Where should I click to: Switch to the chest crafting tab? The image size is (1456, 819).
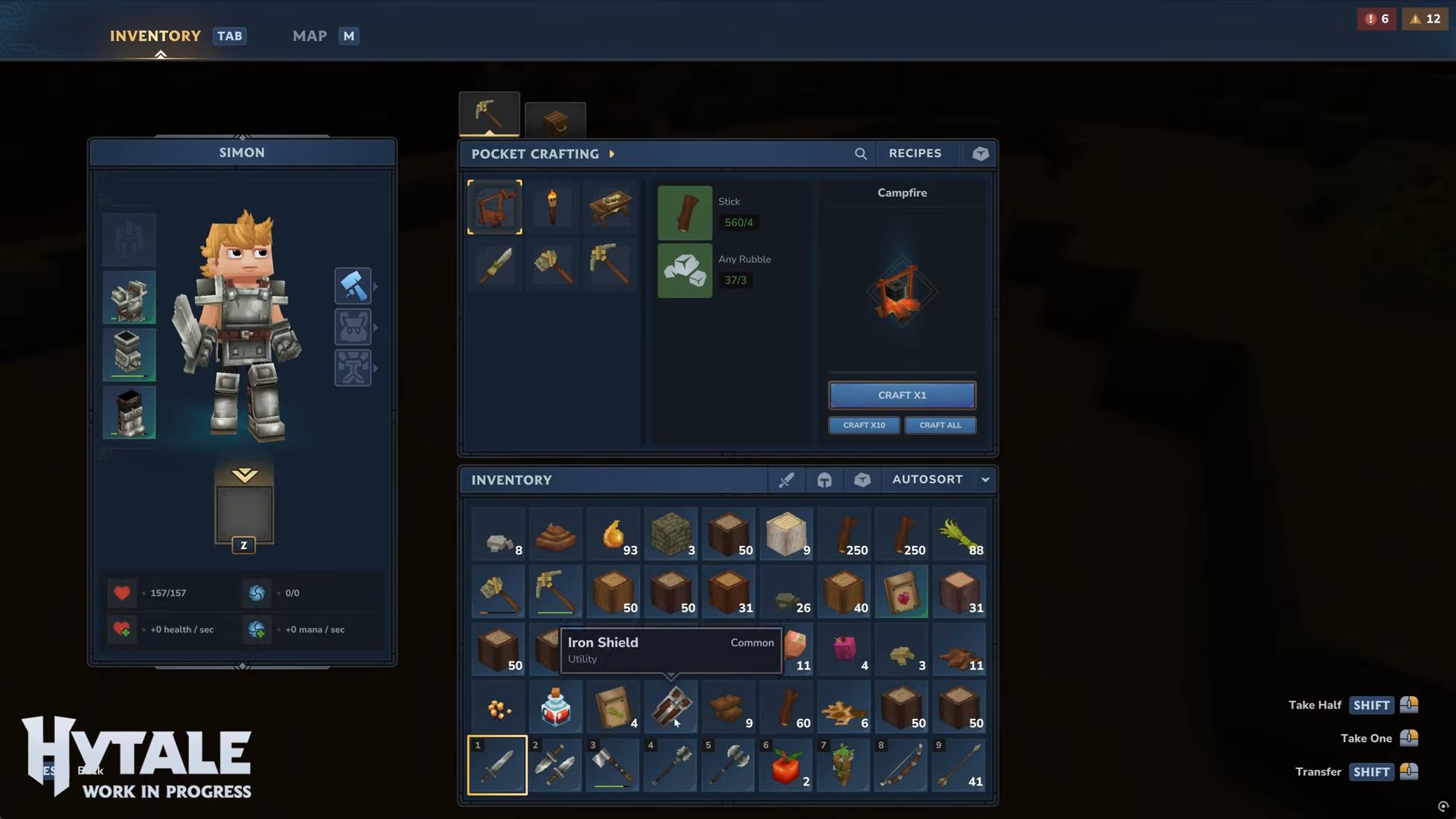click(555, 121)
